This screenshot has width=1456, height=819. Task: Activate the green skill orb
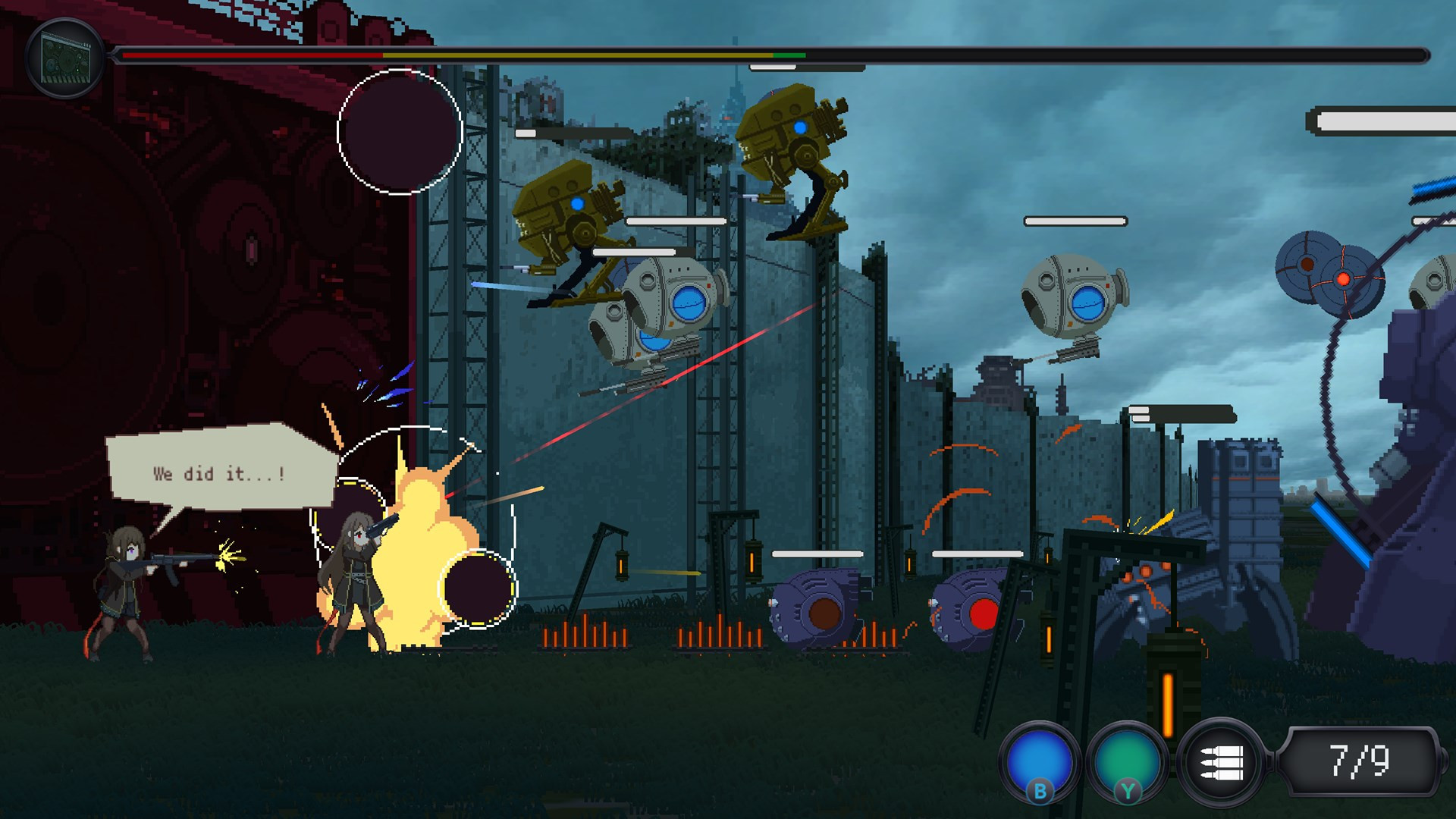point(1127,760)
